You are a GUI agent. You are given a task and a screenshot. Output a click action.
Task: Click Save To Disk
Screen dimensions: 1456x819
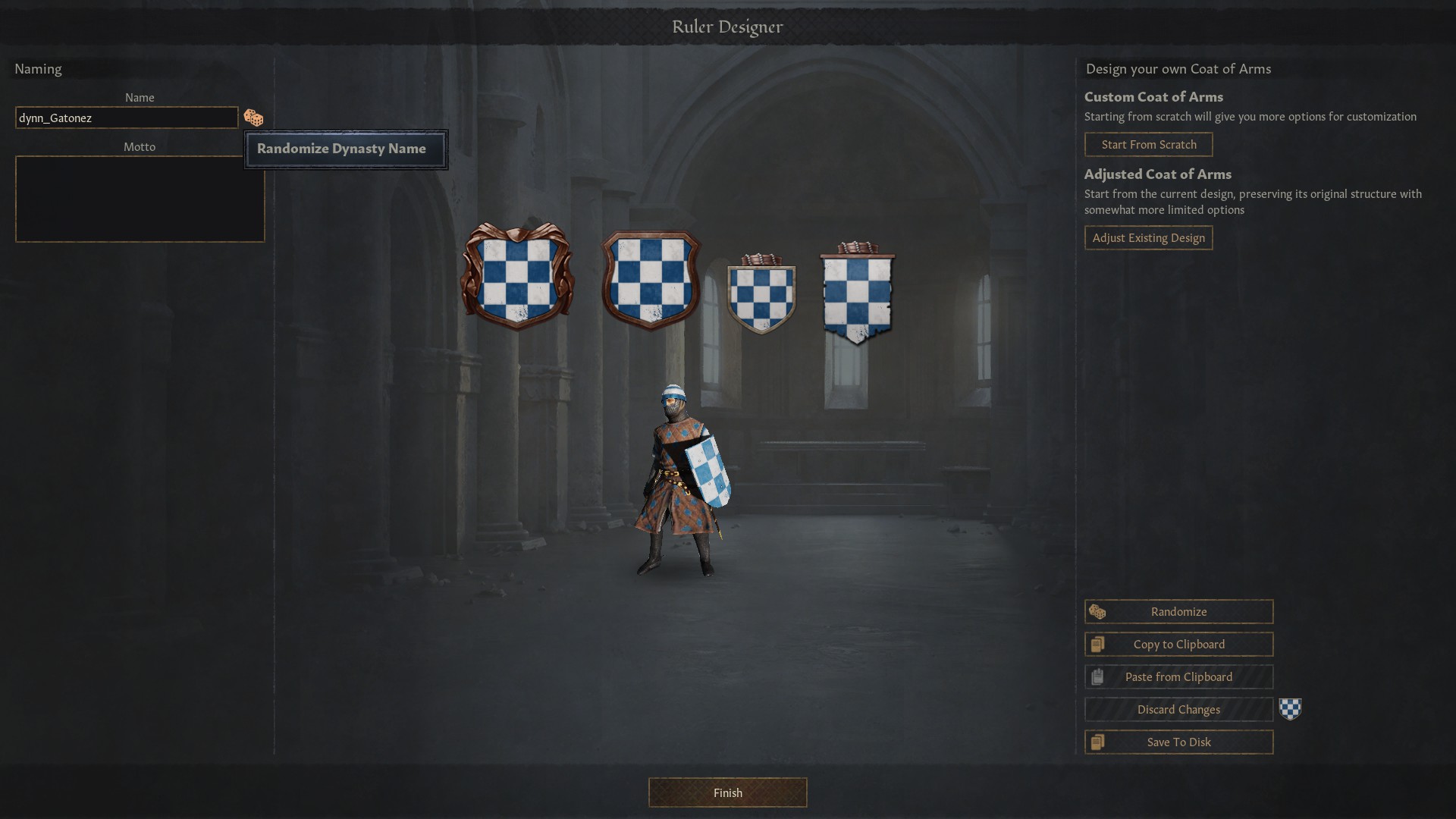coord(1178,742)
